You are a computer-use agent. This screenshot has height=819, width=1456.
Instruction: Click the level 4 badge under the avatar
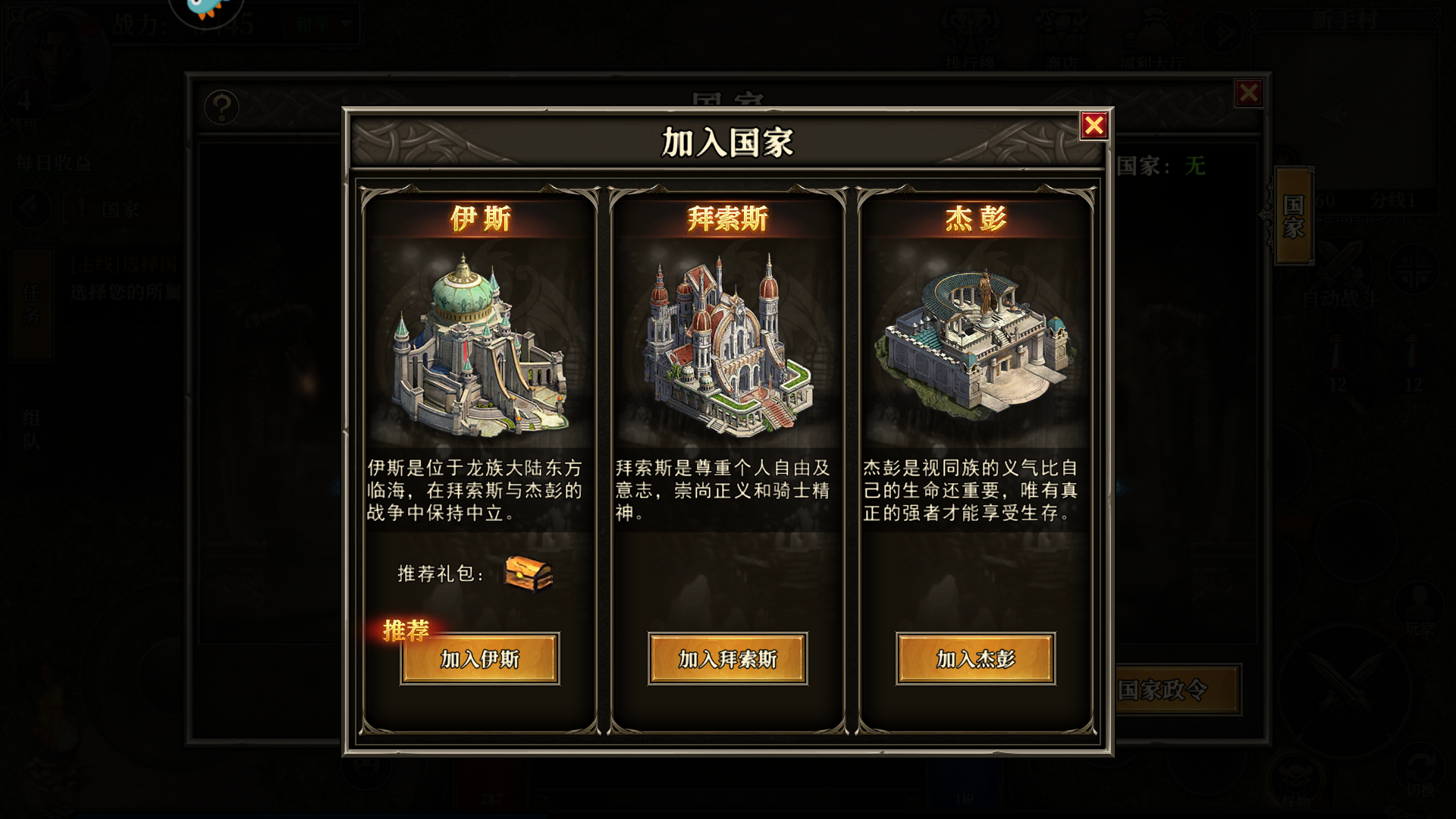pos(25,96)
